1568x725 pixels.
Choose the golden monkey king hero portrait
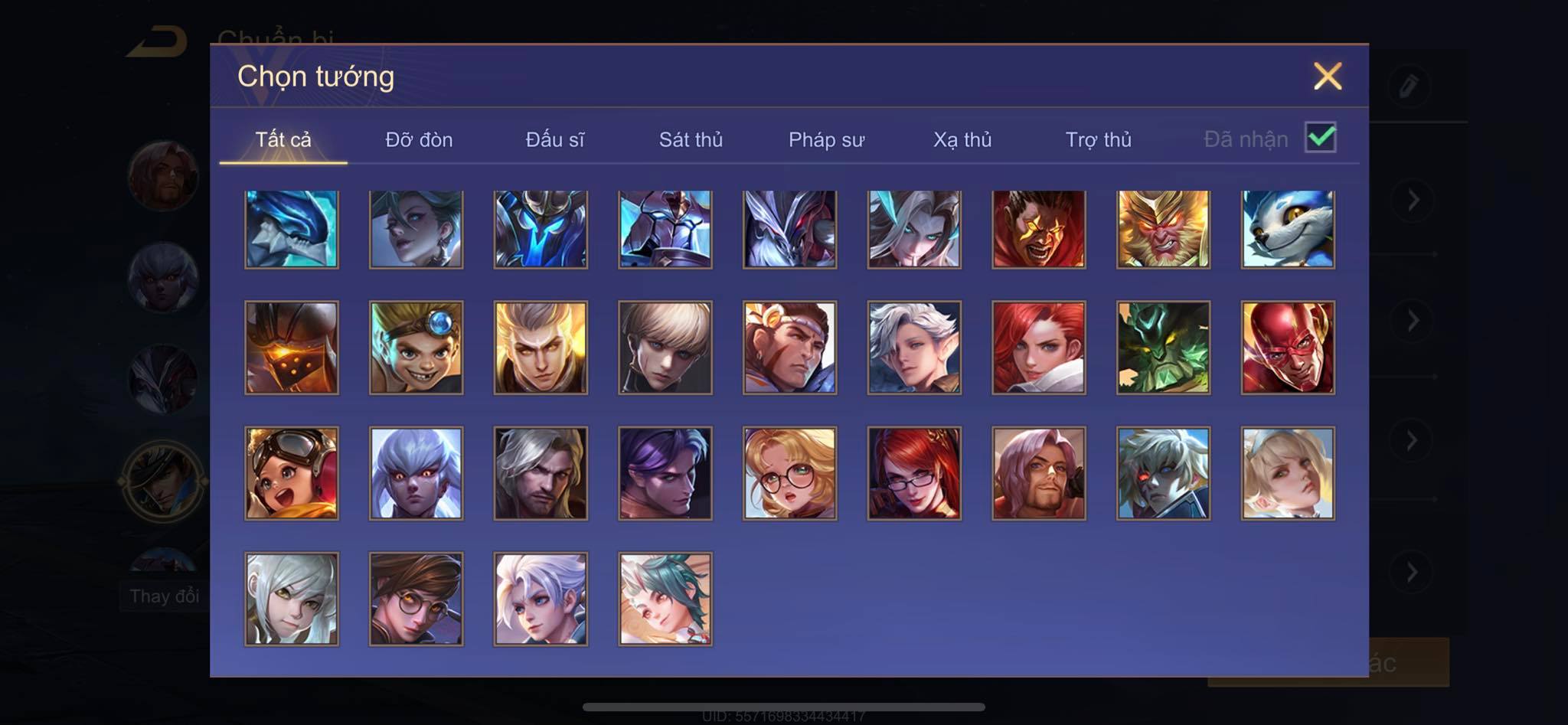tap(1163, 229)
